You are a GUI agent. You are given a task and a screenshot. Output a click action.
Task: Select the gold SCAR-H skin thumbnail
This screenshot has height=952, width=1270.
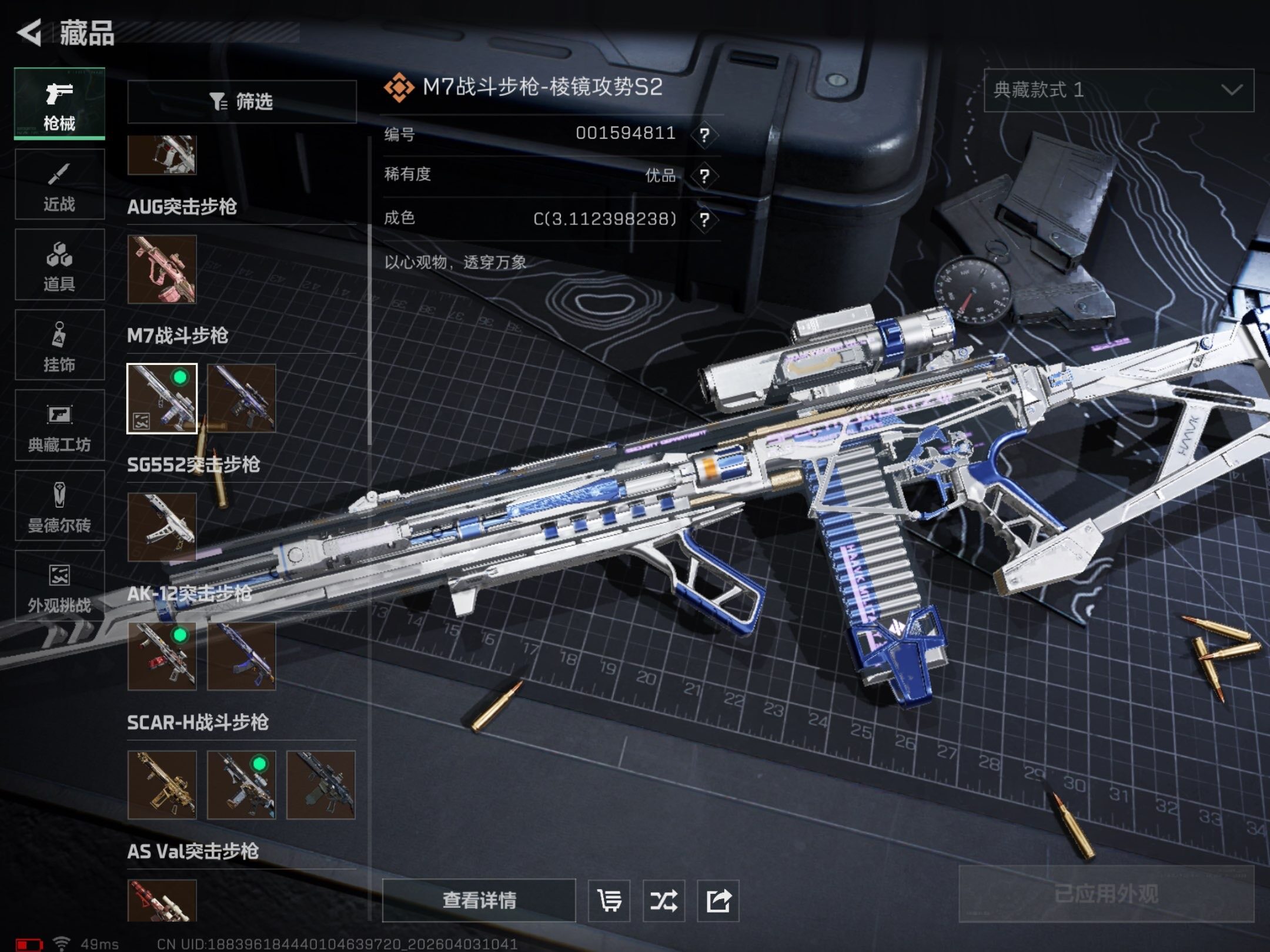162,785
